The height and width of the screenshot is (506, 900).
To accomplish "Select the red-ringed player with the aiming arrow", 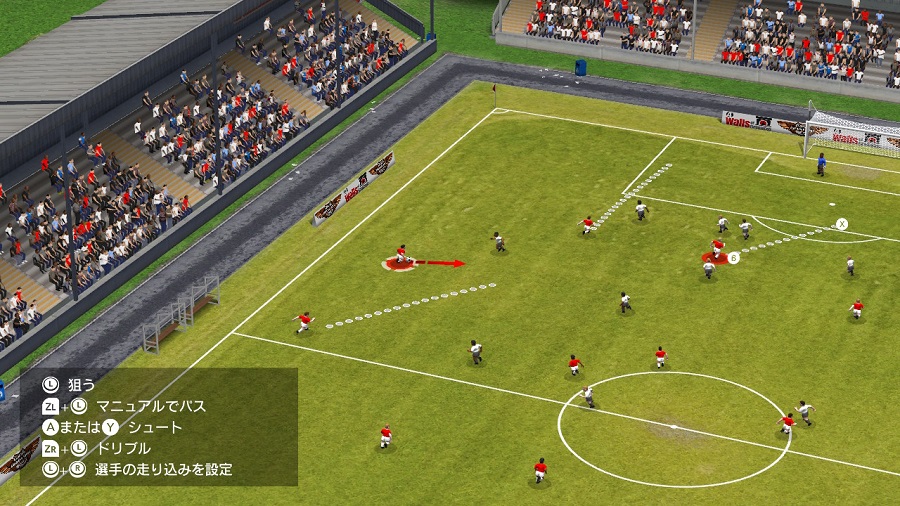I will [x=401, y=258].
